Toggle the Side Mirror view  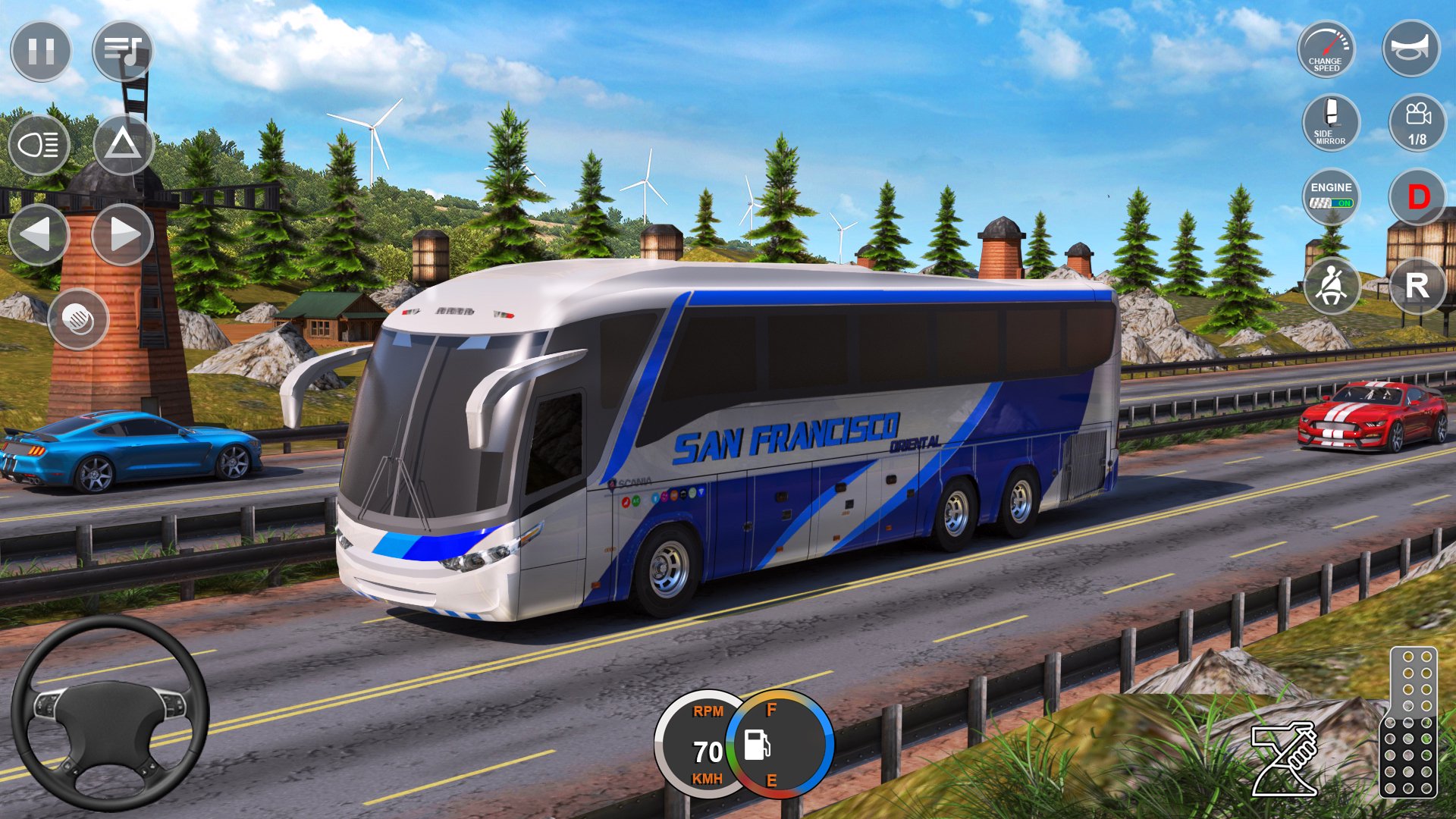click(1331, 123)
